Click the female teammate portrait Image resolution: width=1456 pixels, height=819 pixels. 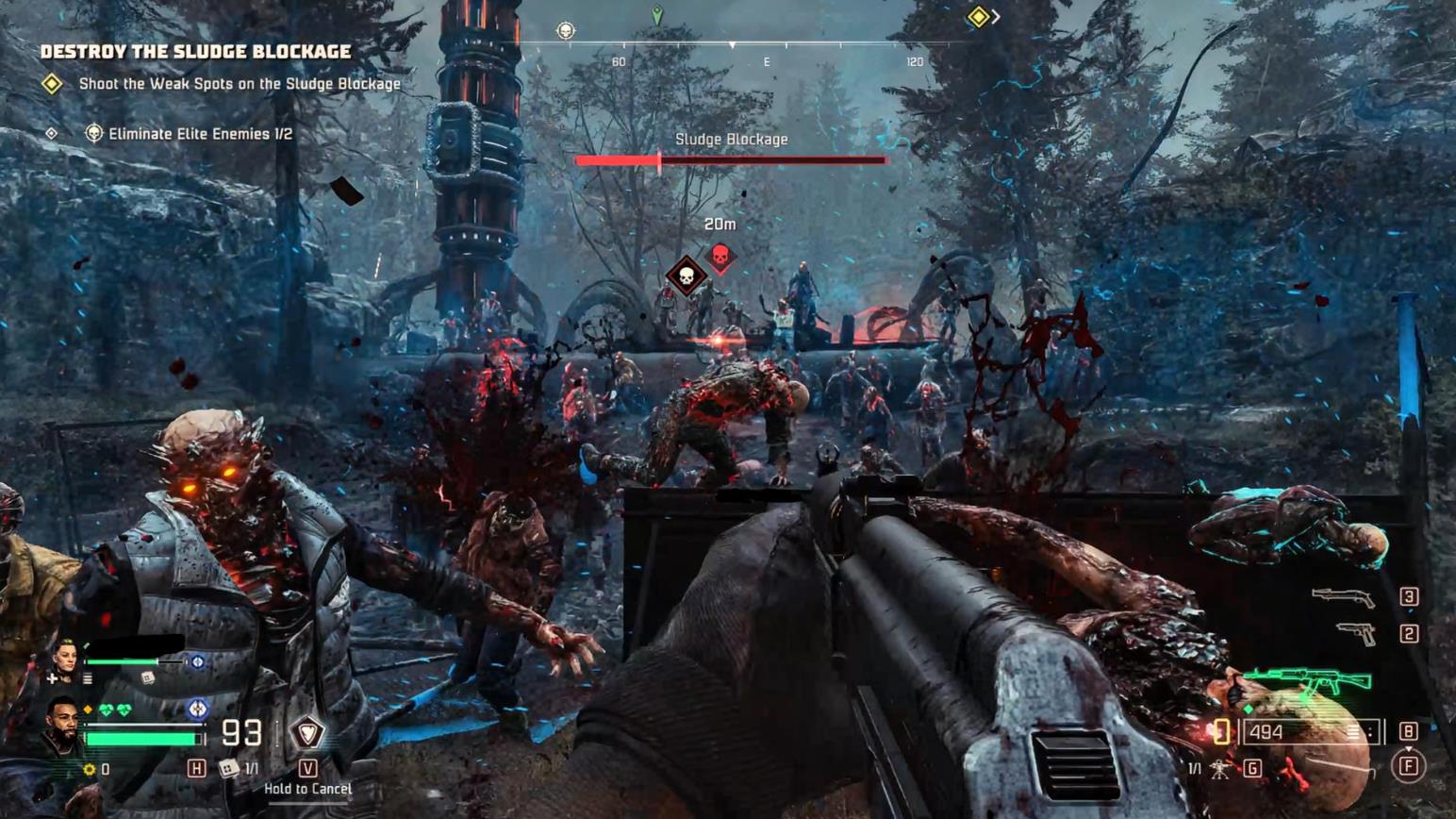[x=66, y=658]
